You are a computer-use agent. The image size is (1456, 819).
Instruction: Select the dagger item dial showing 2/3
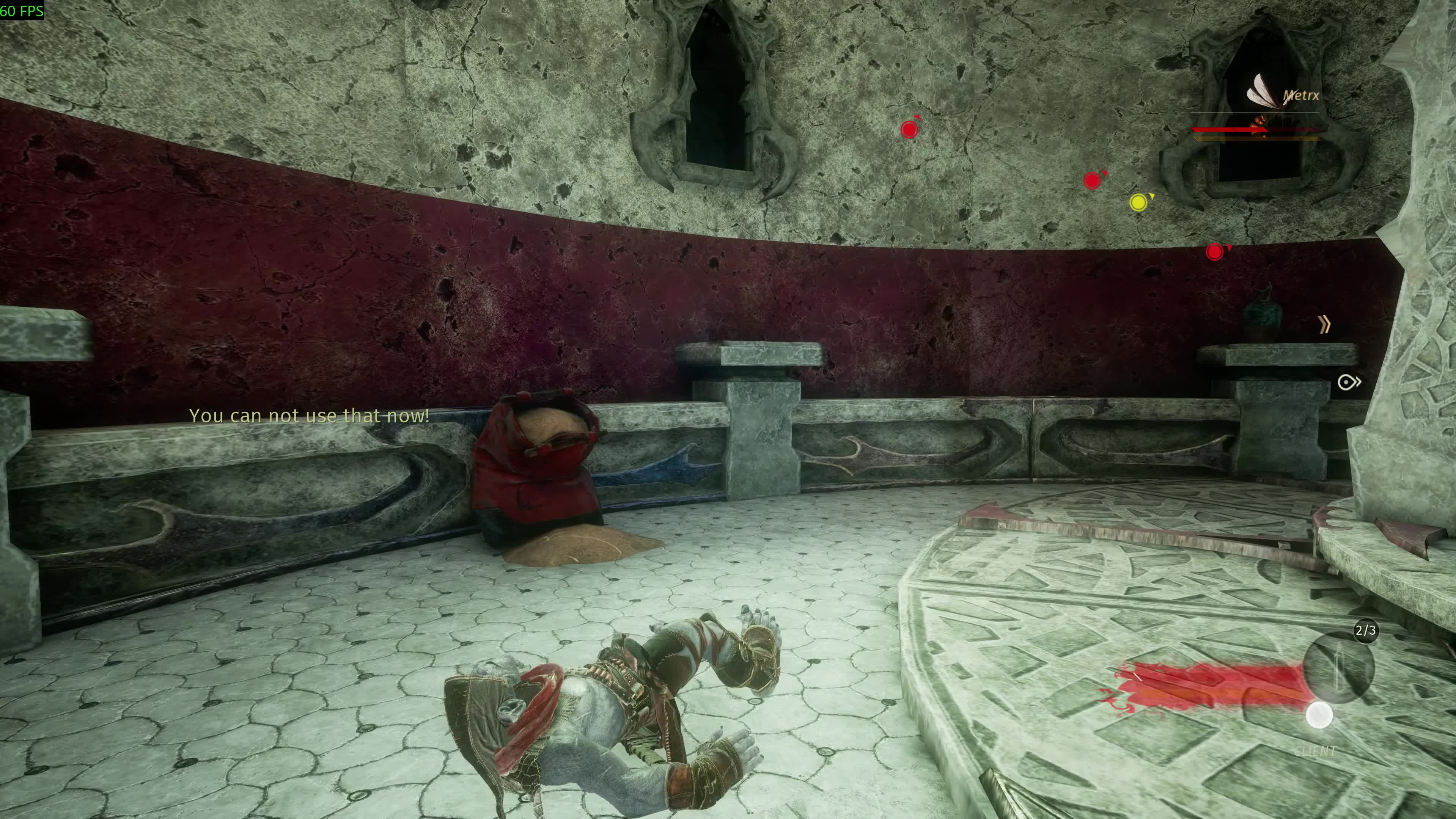pyautogui.click(x=1338, y=667)
